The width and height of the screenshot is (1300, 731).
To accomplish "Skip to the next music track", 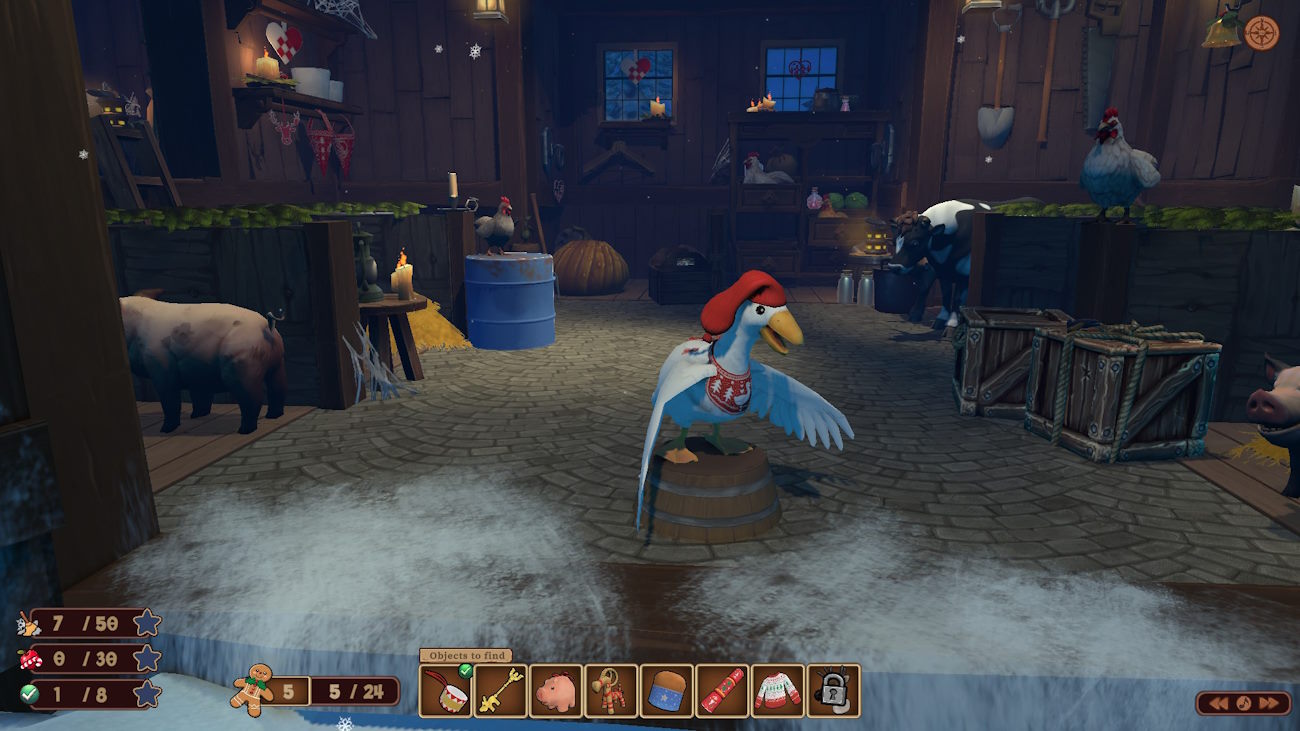I will (x=1271, y=703).
